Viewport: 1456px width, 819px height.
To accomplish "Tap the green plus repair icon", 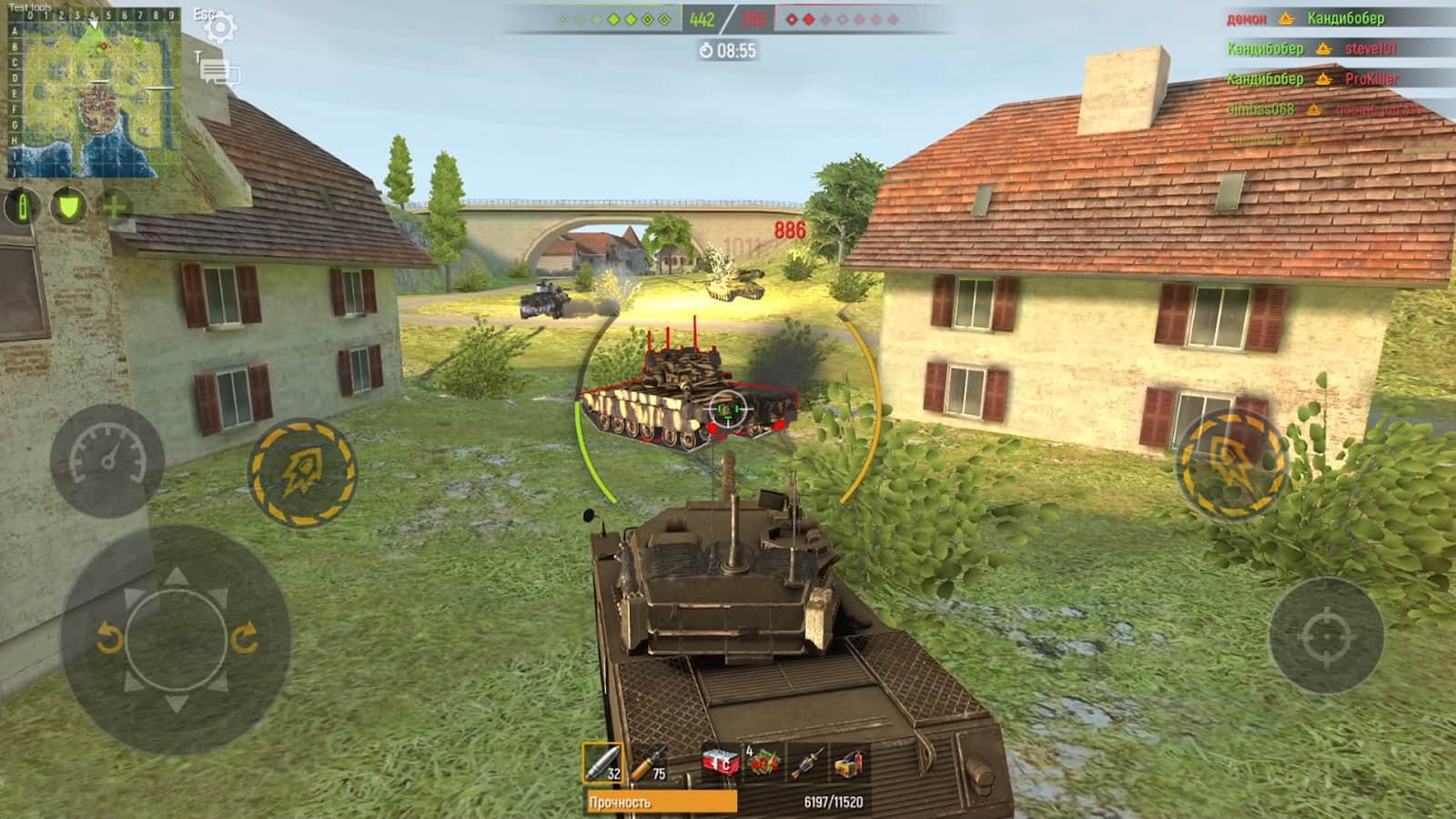I will 115,207.
